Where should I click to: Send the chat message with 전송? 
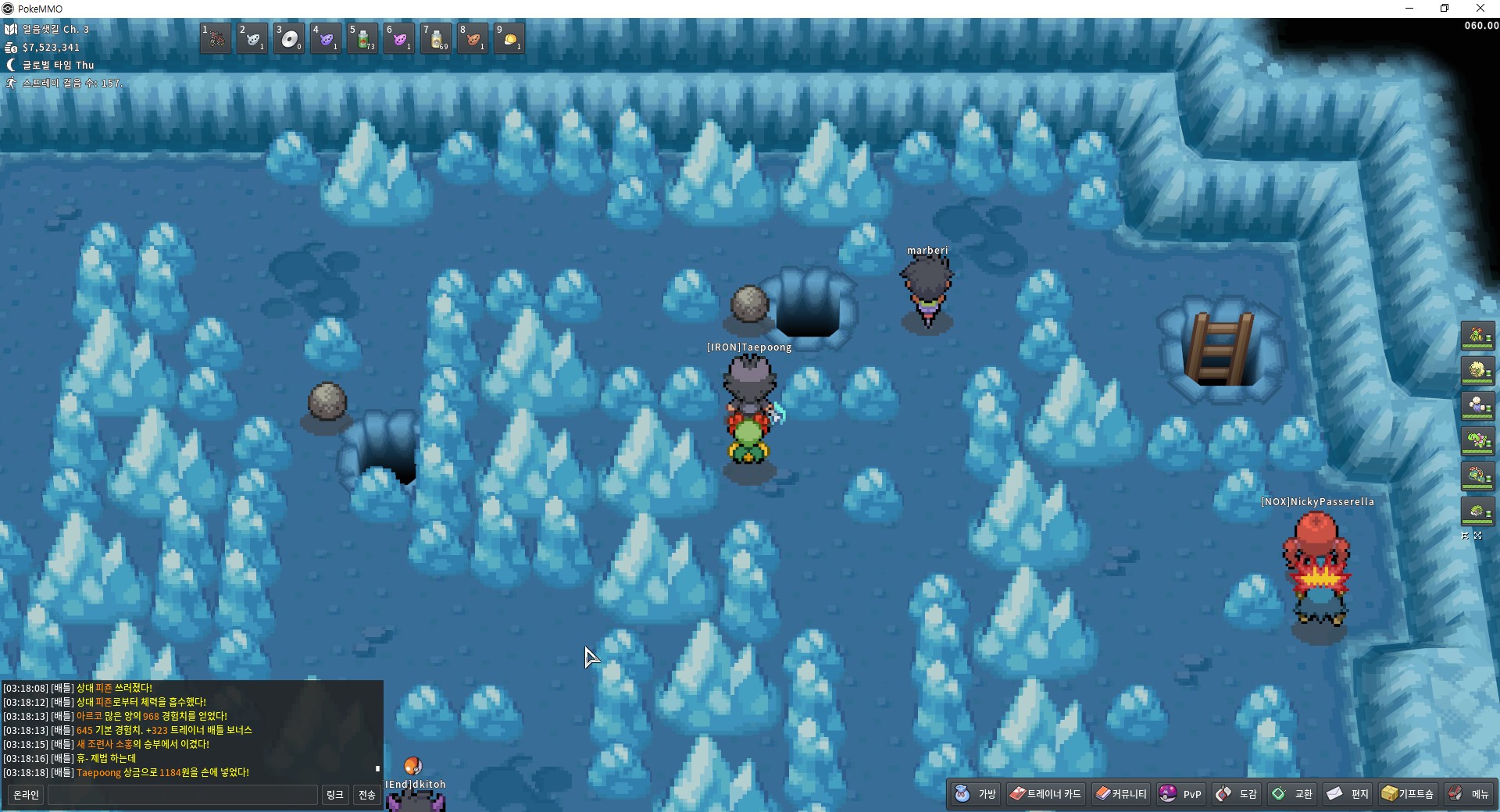(x=367, y=795)
